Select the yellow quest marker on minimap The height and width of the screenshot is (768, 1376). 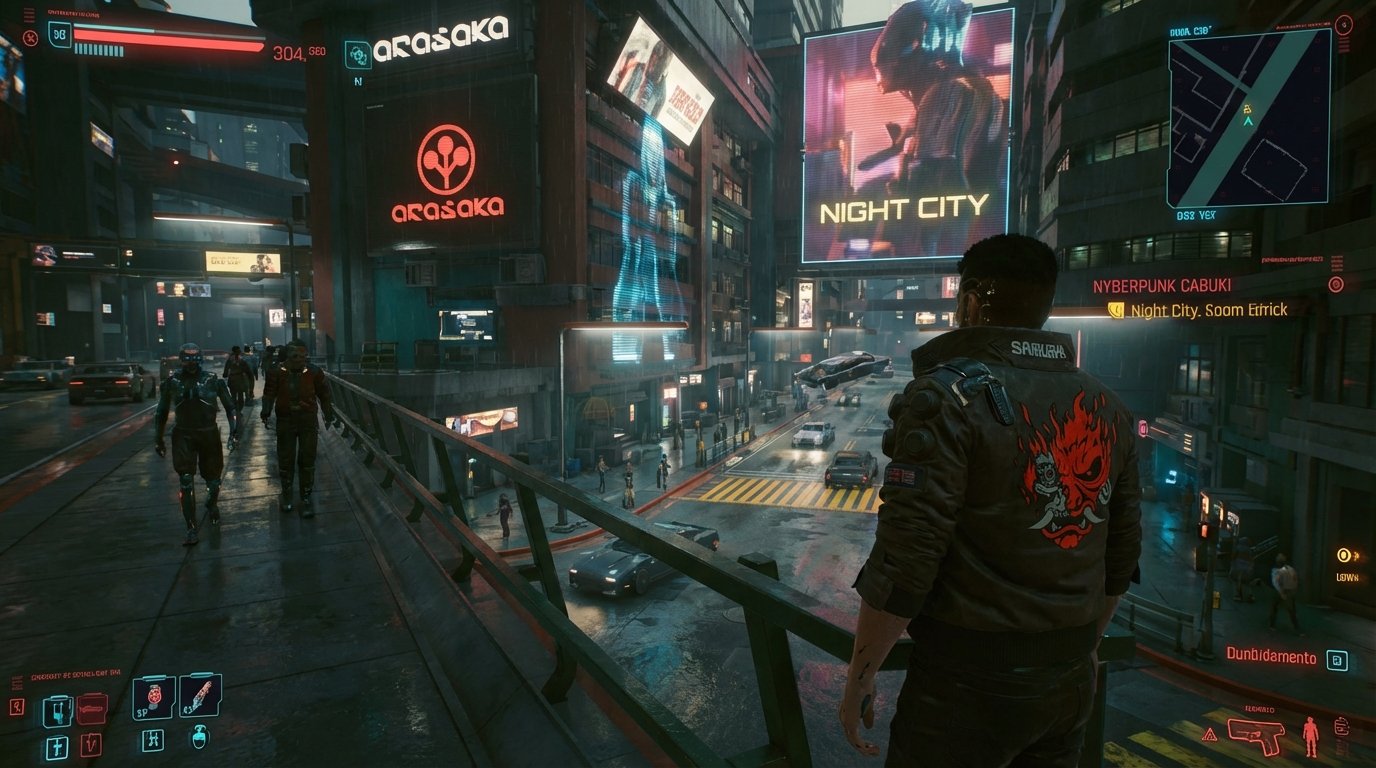point(1247,107)
